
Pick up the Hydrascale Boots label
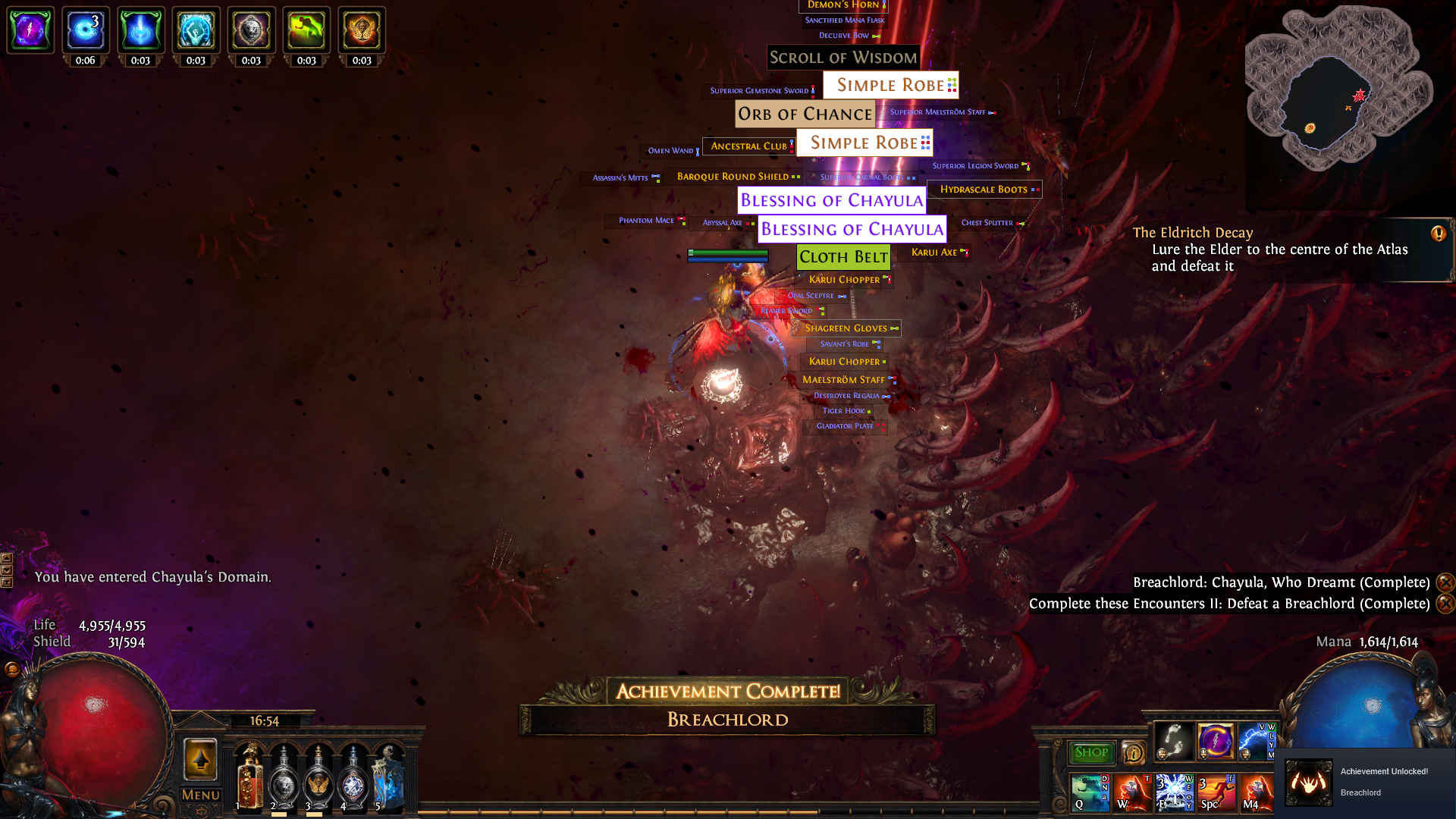click(984, 190)
